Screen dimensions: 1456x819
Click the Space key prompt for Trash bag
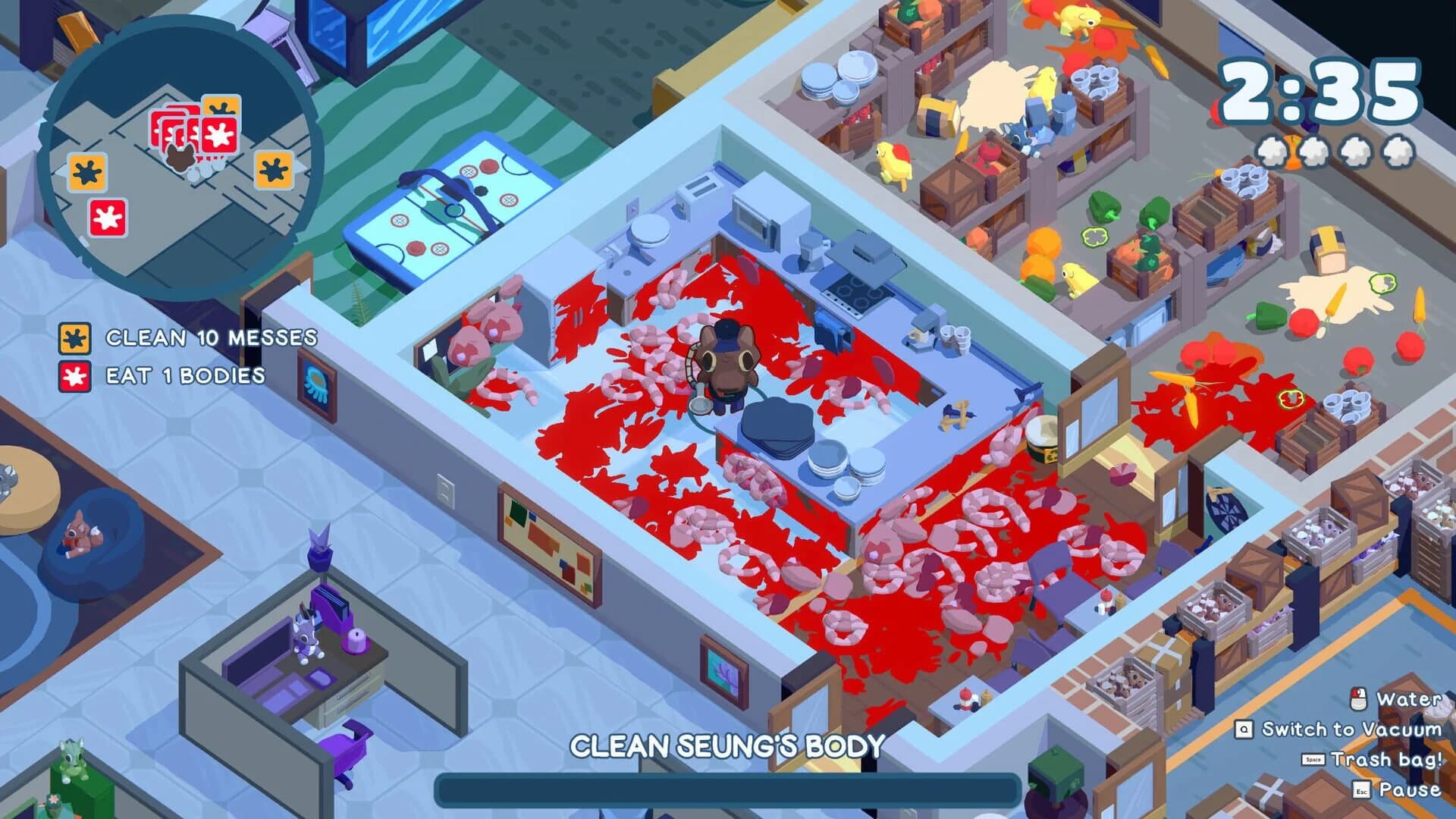(1313, 759)
